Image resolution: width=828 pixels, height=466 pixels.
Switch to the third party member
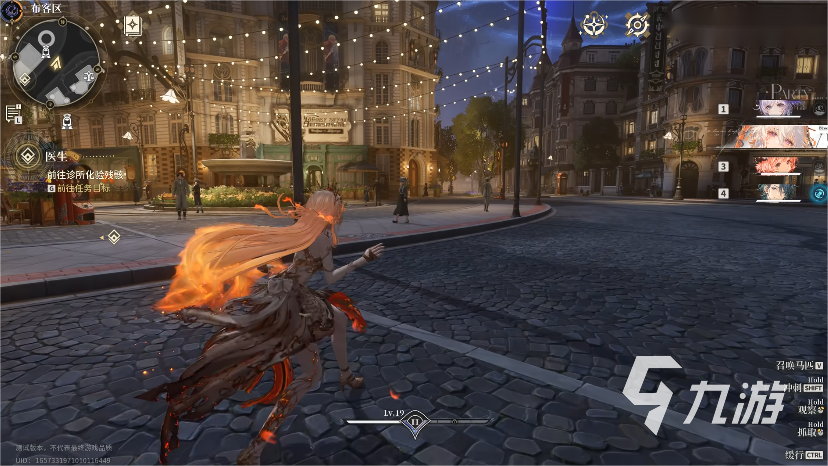point(780,165)
